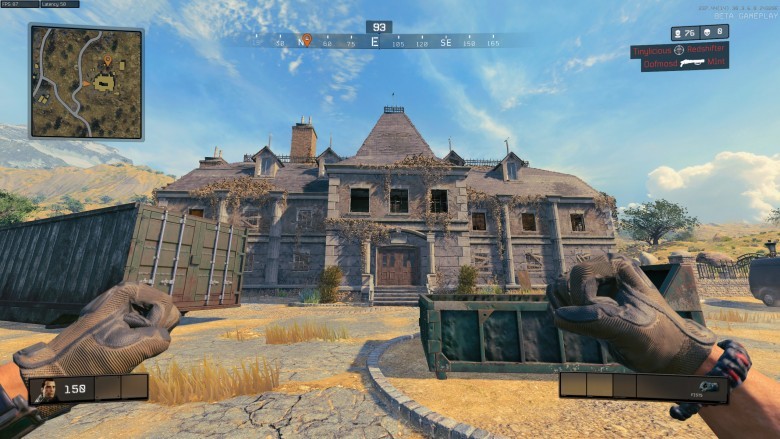Open the minimap in the corner
Screen dimensions: 780x439
coord(86,82)
